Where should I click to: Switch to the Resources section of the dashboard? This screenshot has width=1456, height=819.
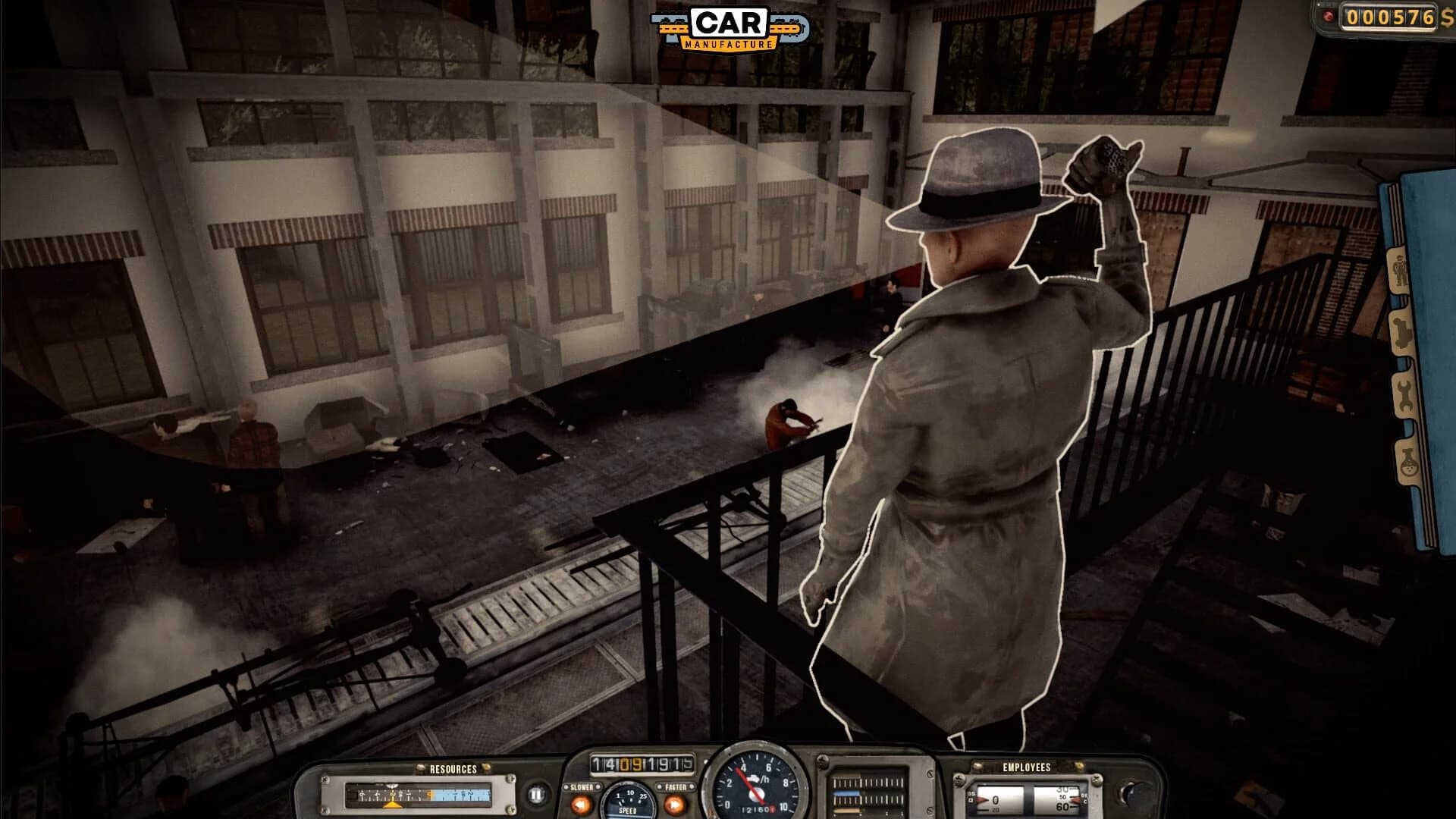452,767
